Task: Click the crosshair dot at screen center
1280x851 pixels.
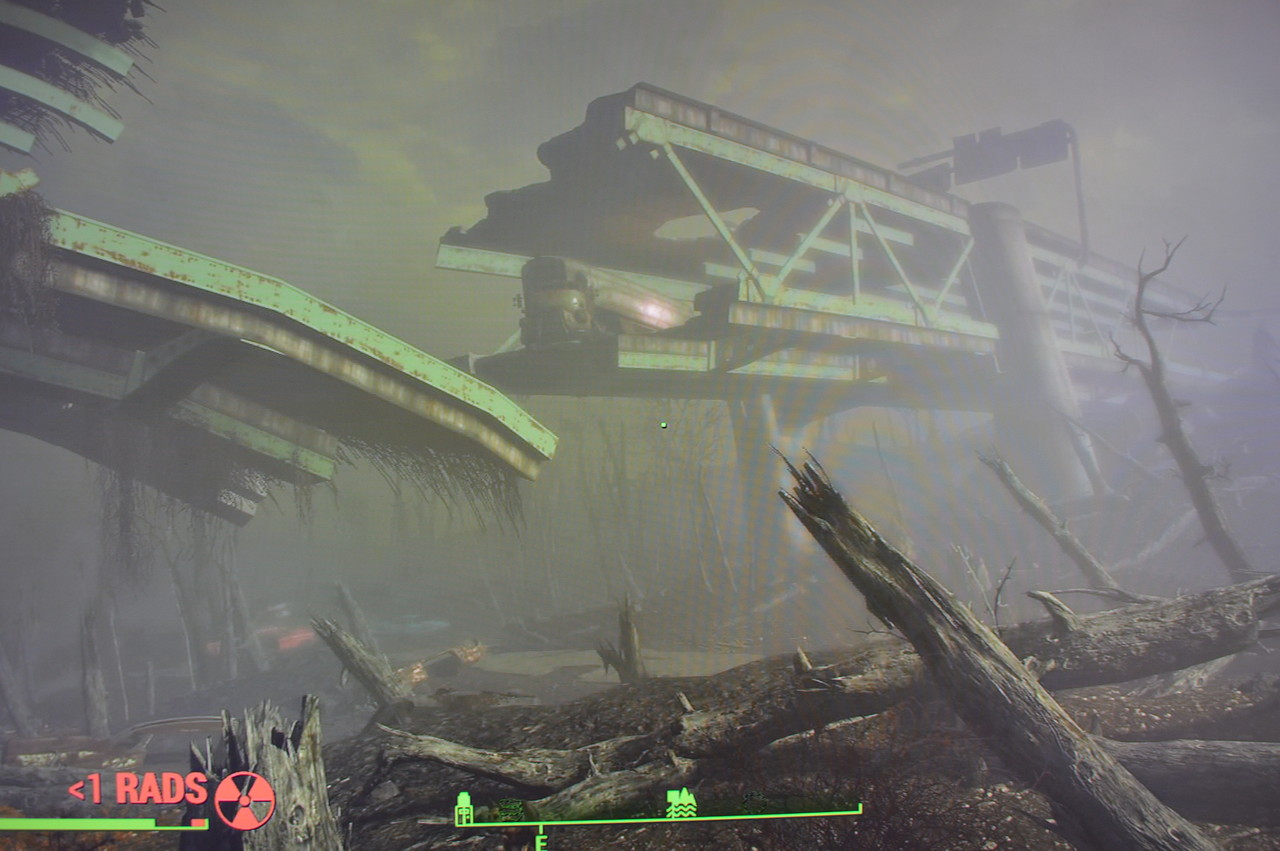Action: (x=662, y=425)
